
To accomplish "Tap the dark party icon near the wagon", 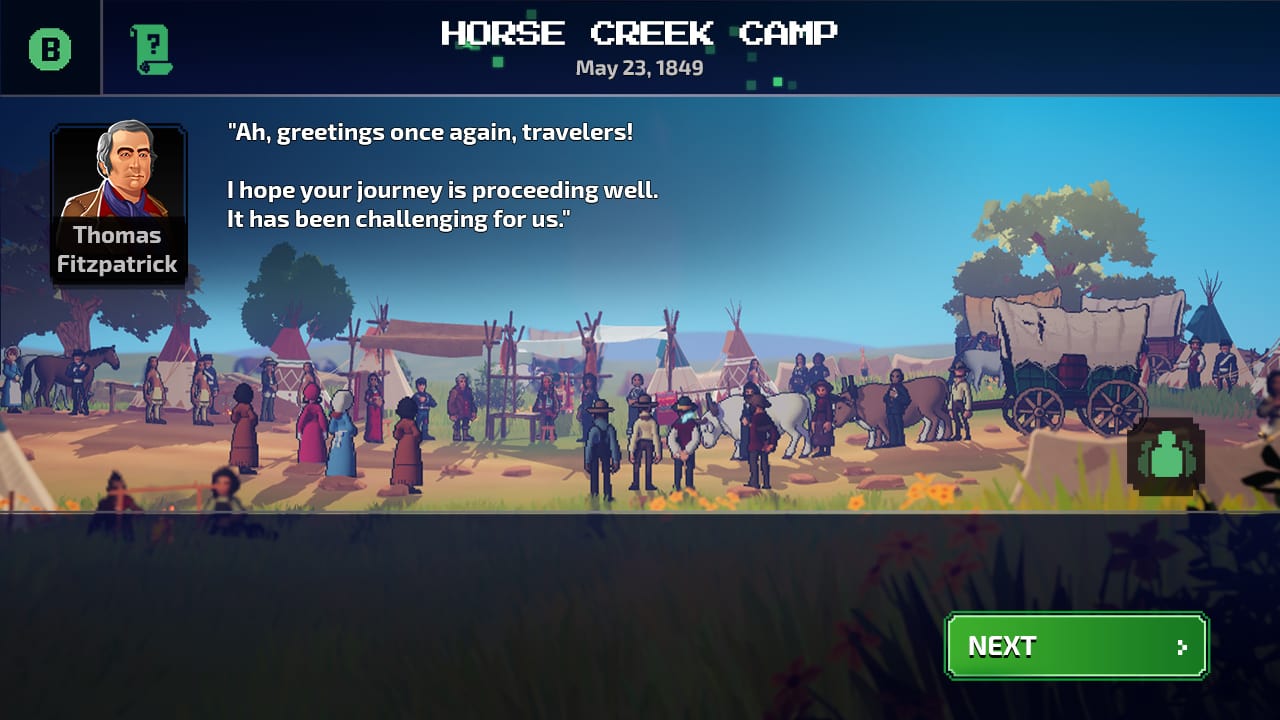I will tap(1165, 457).
